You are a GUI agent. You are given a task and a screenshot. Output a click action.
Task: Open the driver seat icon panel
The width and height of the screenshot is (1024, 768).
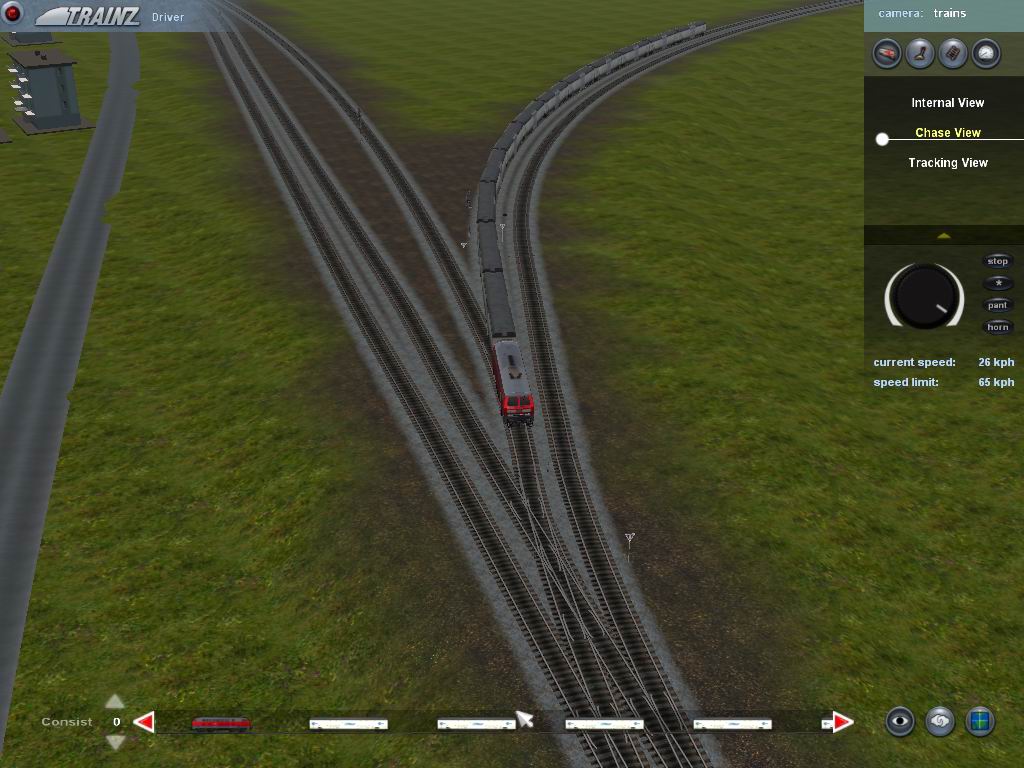click(920, 53)
